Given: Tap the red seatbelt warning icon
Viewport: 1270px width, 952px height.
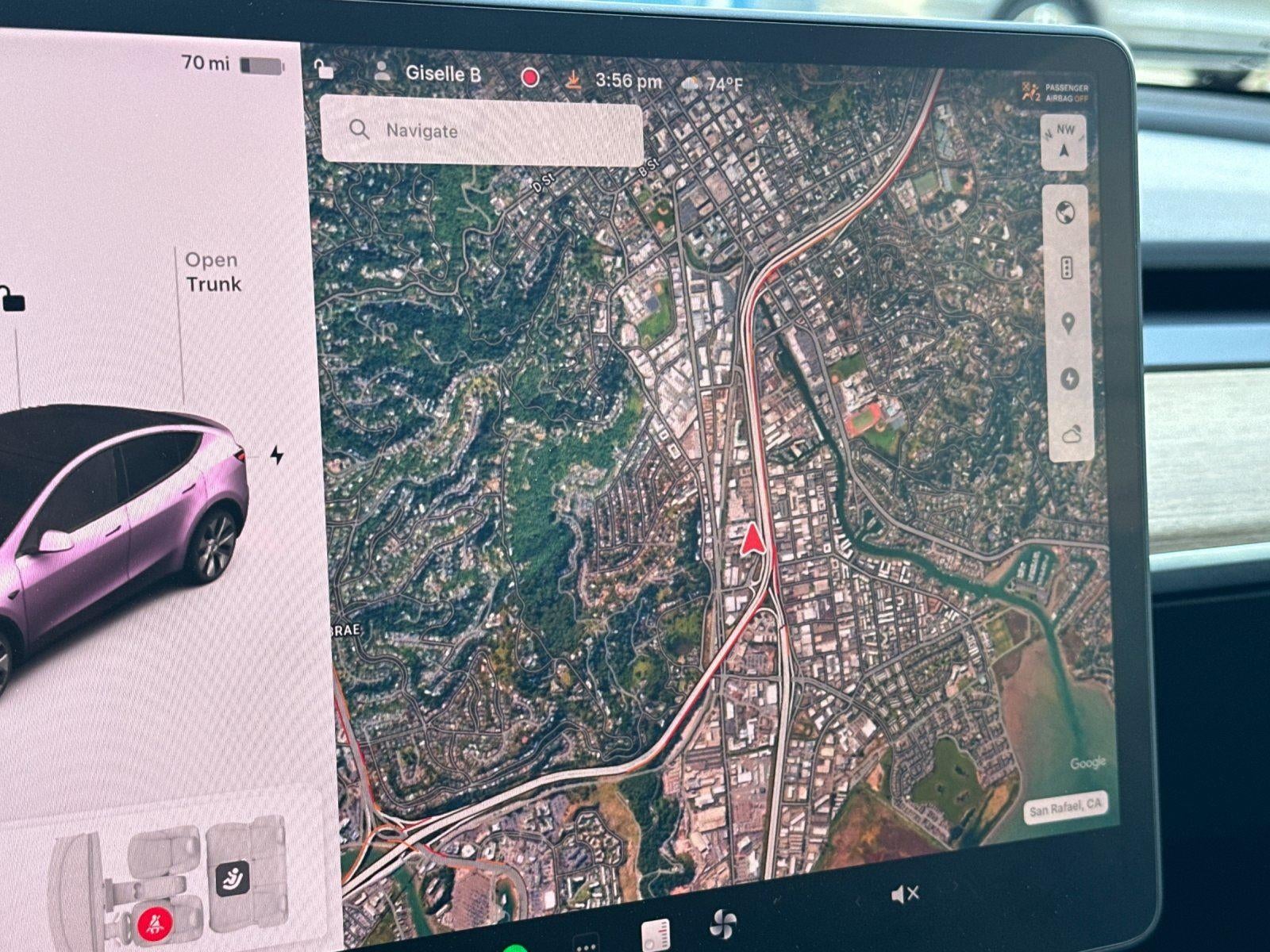Looking at the screenshot, I should [156, 923].
